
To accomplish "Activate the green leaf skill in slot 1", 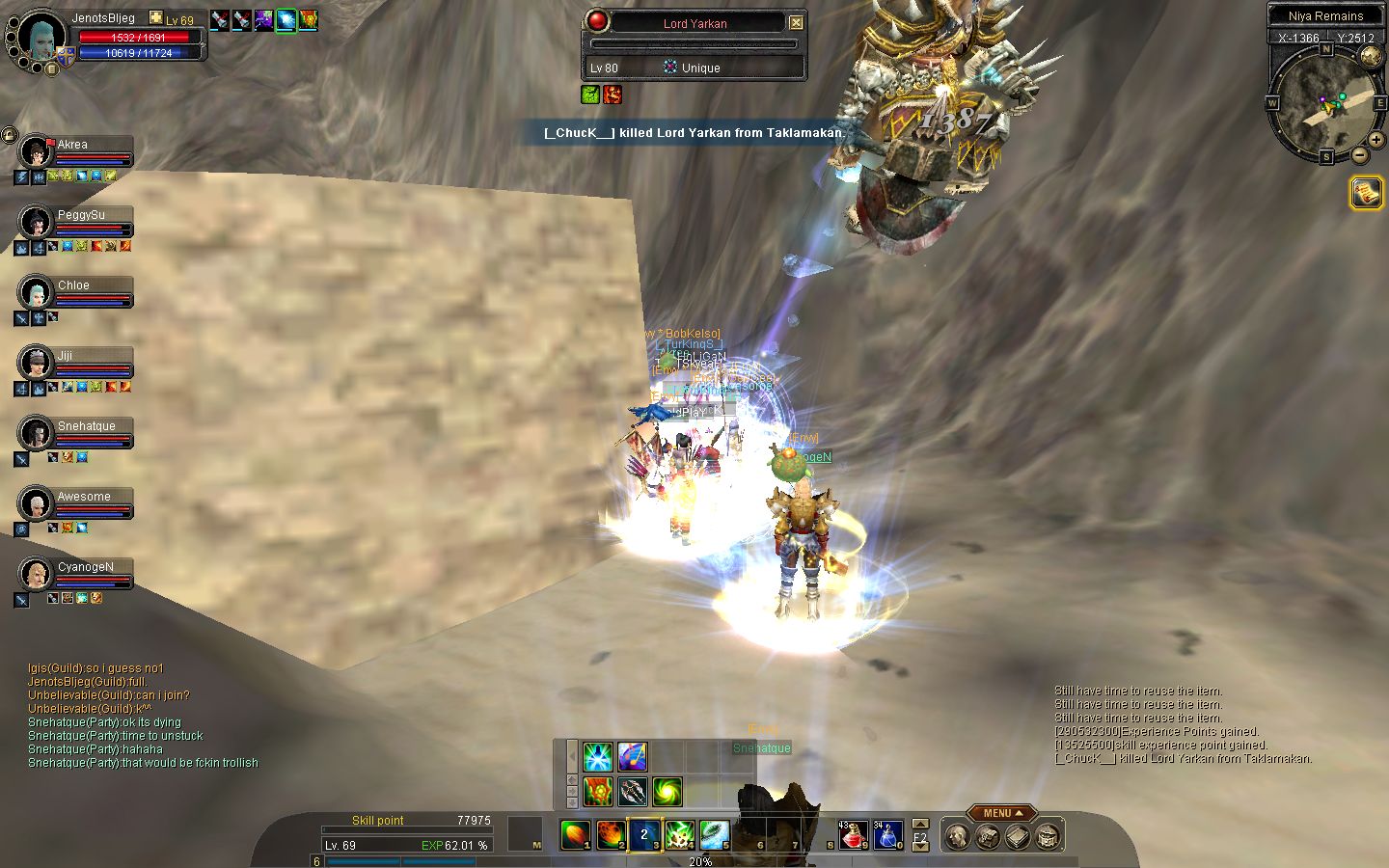I will 575,834.
